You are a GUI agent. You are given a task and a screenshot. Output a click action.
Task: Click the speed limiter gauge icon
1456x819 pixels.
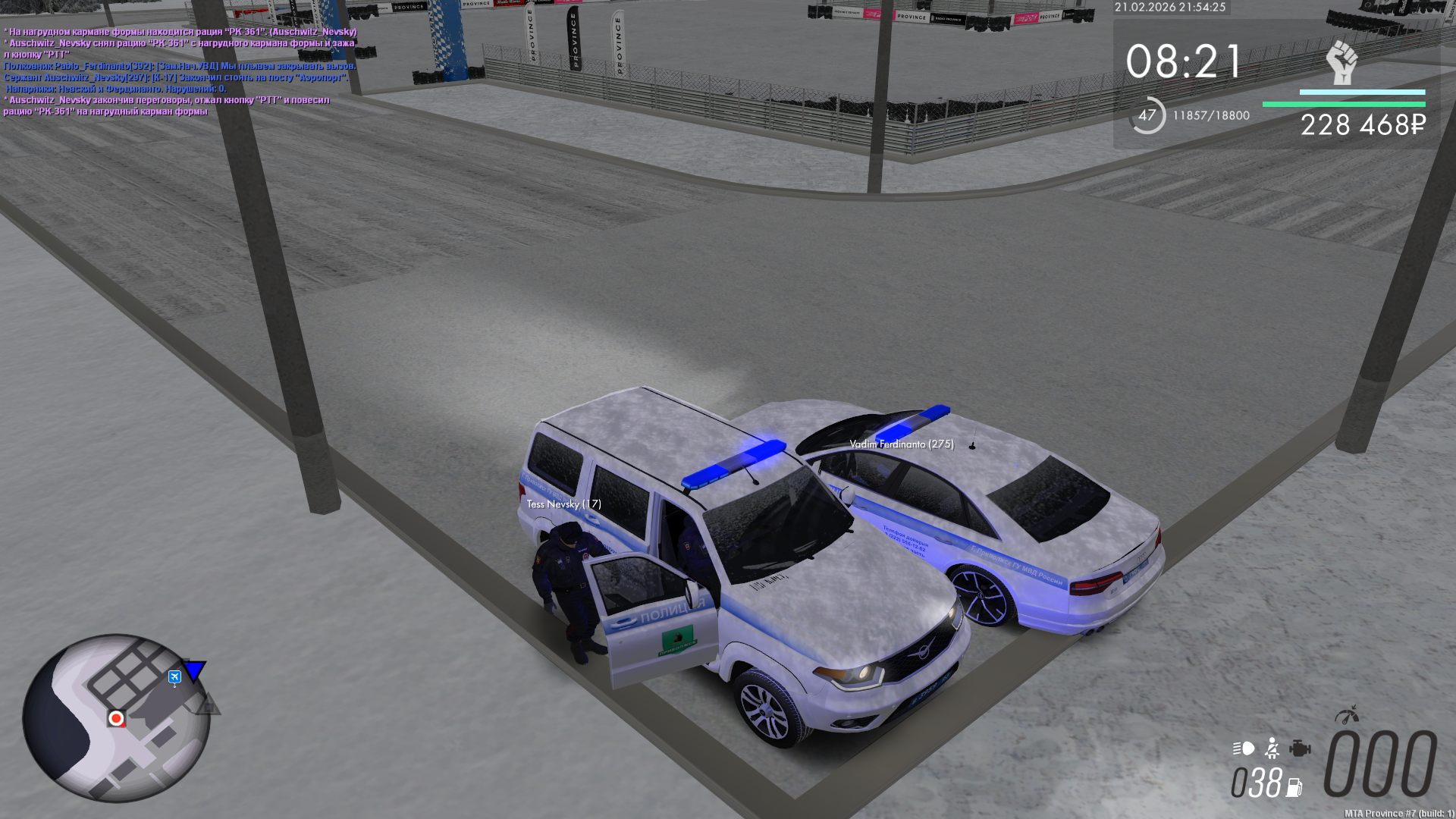tap(1347, 715)
